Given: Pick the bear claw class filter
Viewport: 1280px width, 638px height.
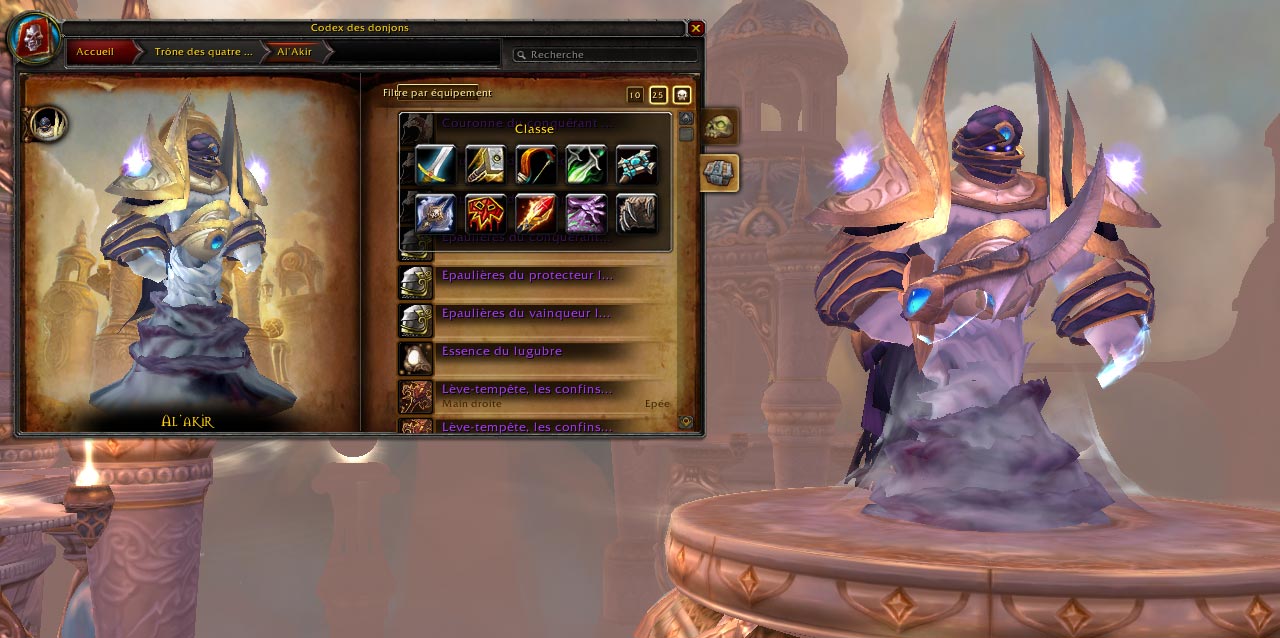Looking at the screenshot, I should pyautogui.click(x=636, y=213).
